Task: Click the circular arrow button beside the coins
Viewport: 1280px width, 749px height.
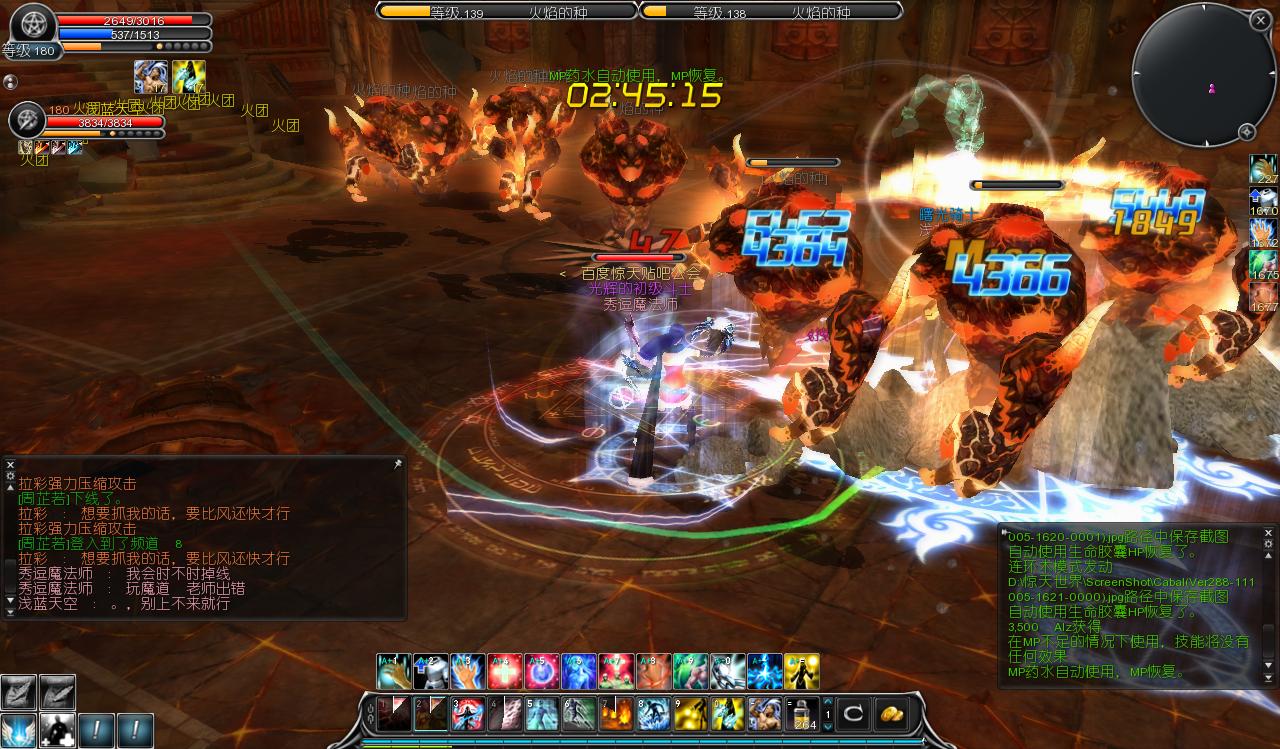Action: (x=855, y=714)
